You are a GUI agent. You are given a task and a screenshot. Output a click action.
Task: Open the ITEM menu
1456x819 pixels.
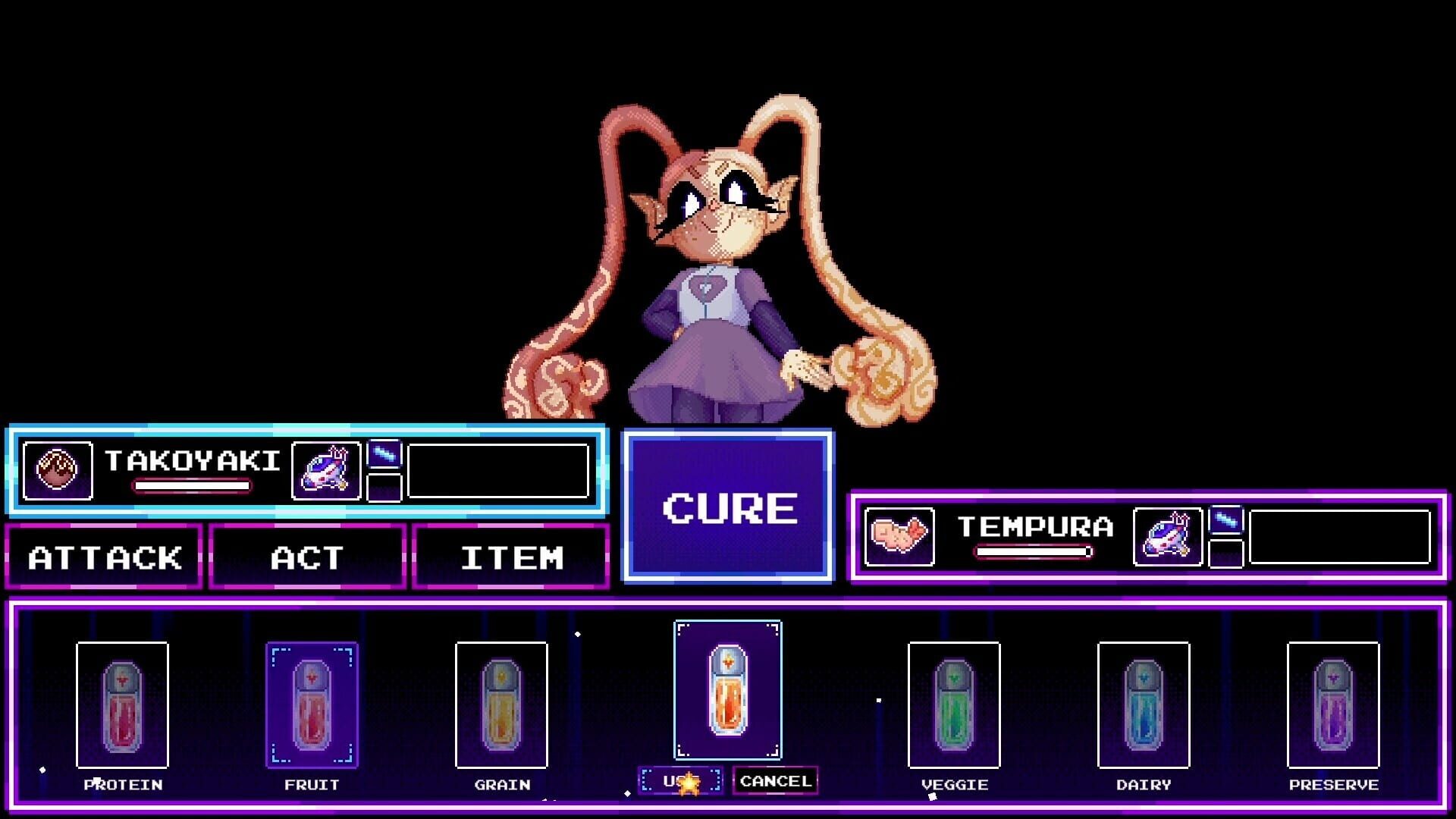[x=512, y=559]
